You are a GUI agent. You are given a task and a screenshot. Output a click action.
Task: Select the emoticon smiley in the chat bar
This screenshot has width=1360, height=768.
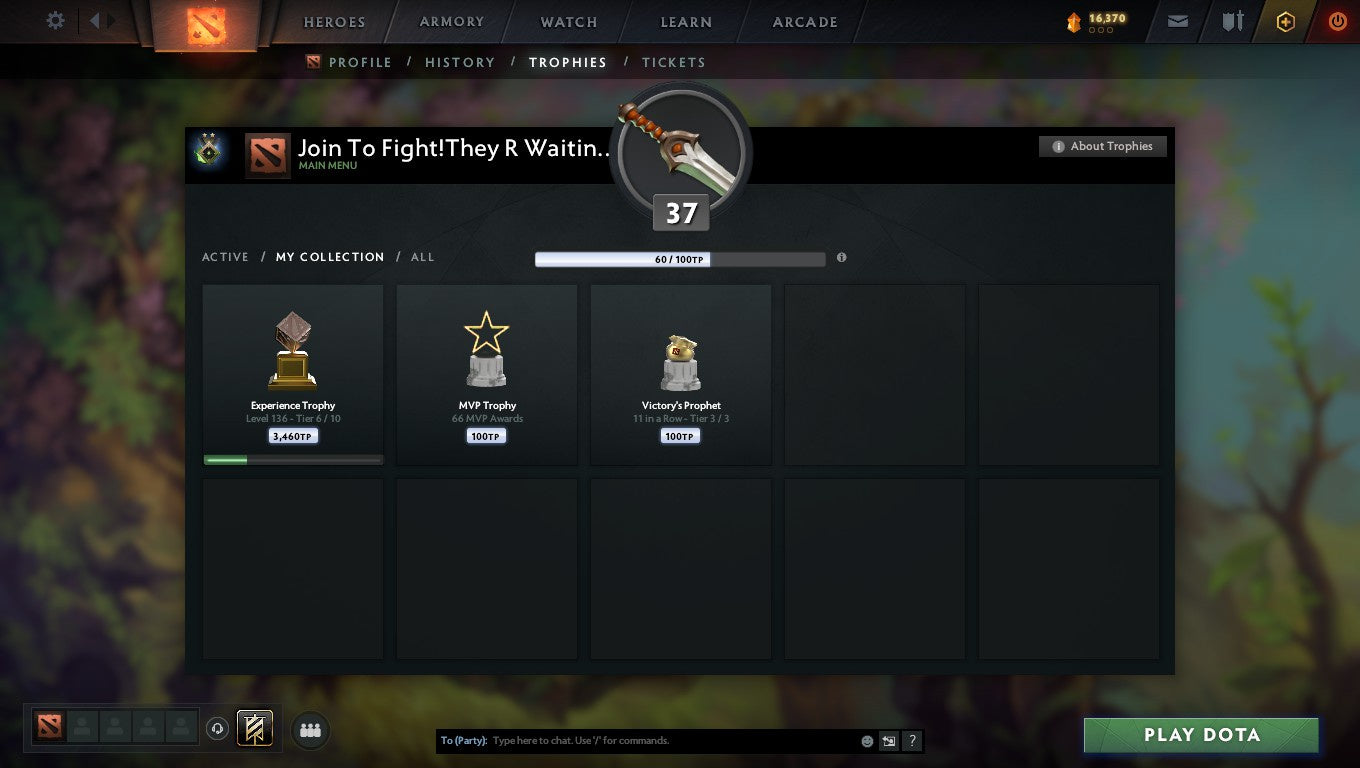(x=866, y=740)
